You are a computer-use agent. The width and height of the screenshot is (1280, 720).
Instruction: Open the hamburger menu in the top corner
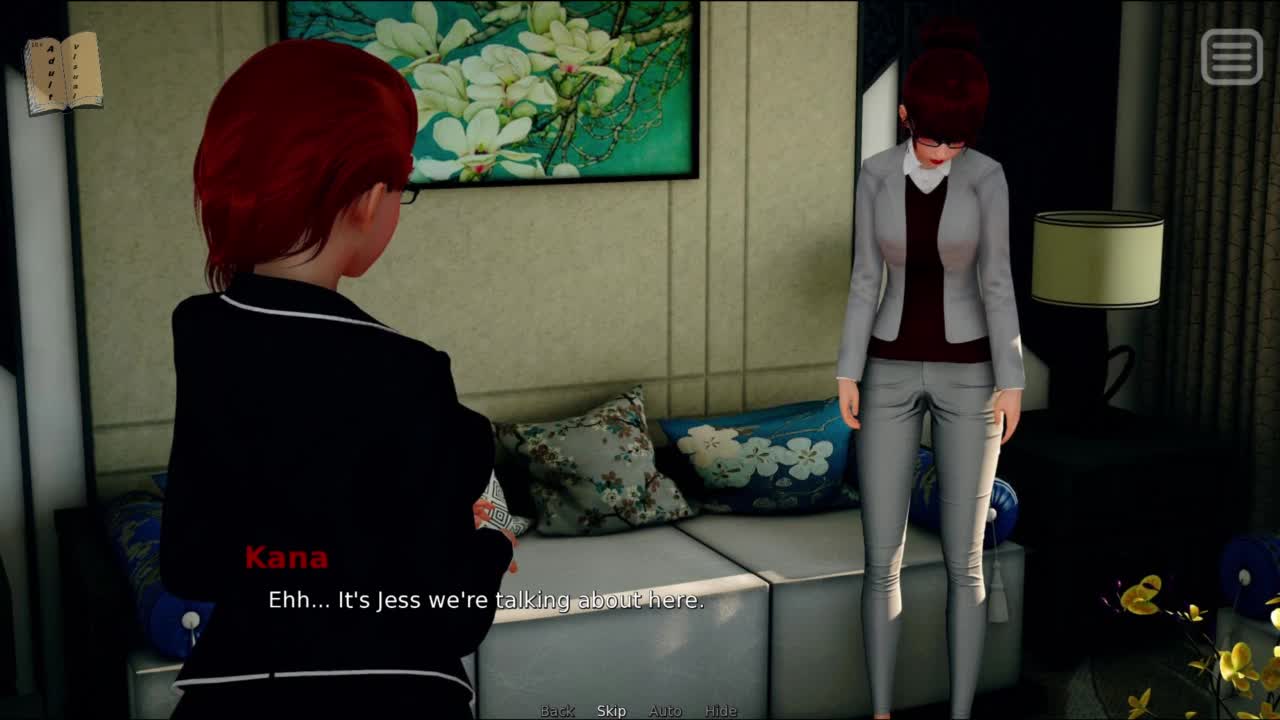coord(1231,56)
